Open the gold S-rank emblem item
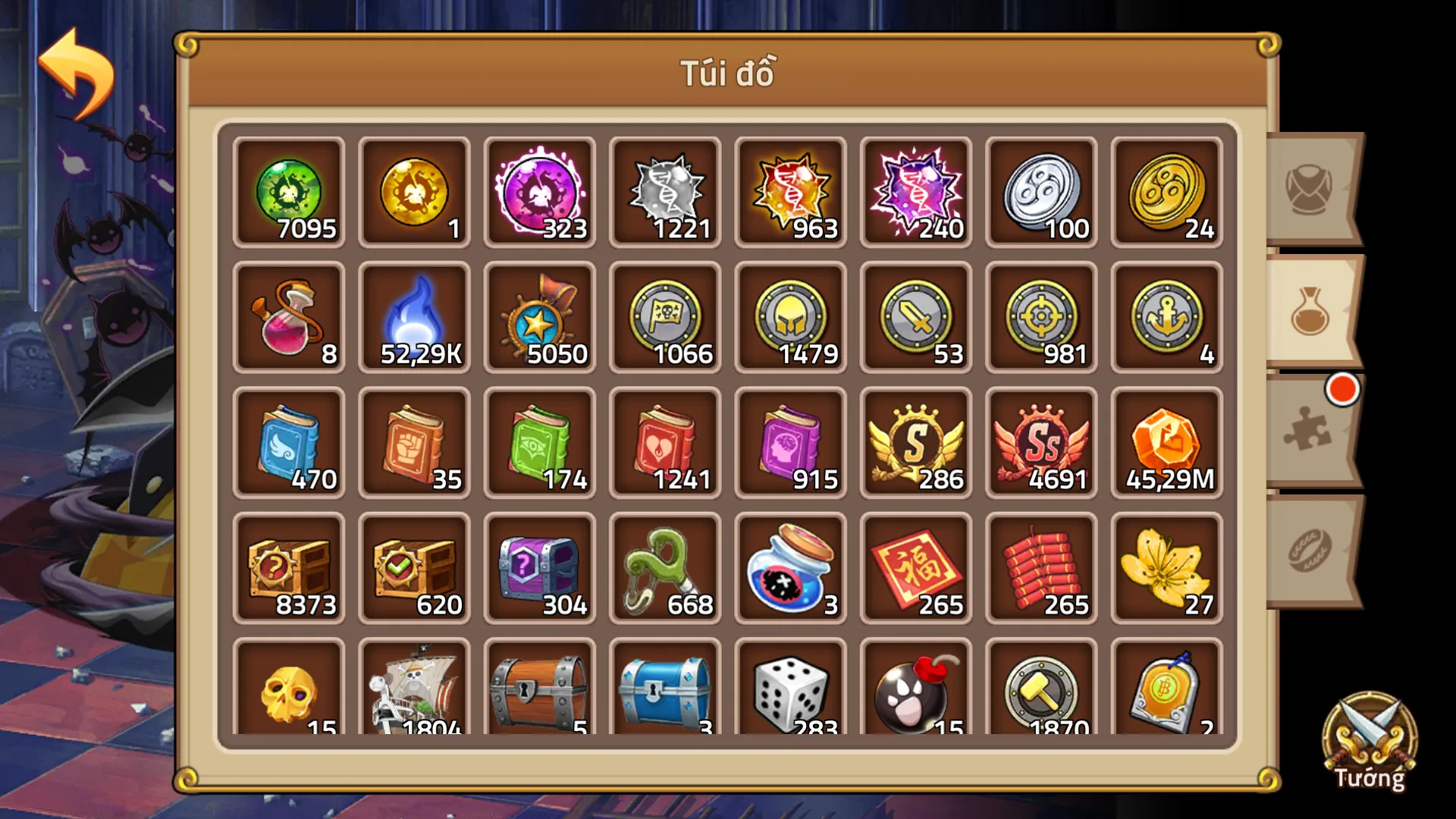 click(915, 444)
